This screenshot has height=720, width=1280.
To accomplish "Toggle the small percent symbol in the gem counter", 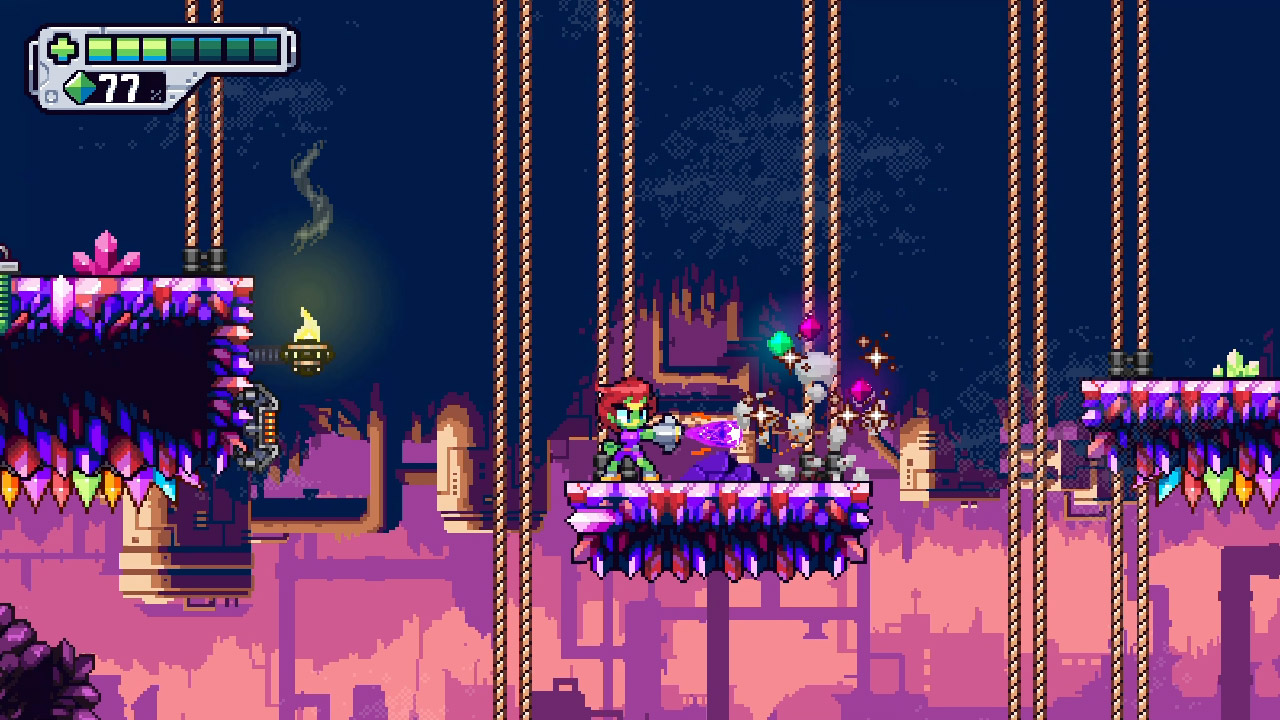I will pos(157,94).
